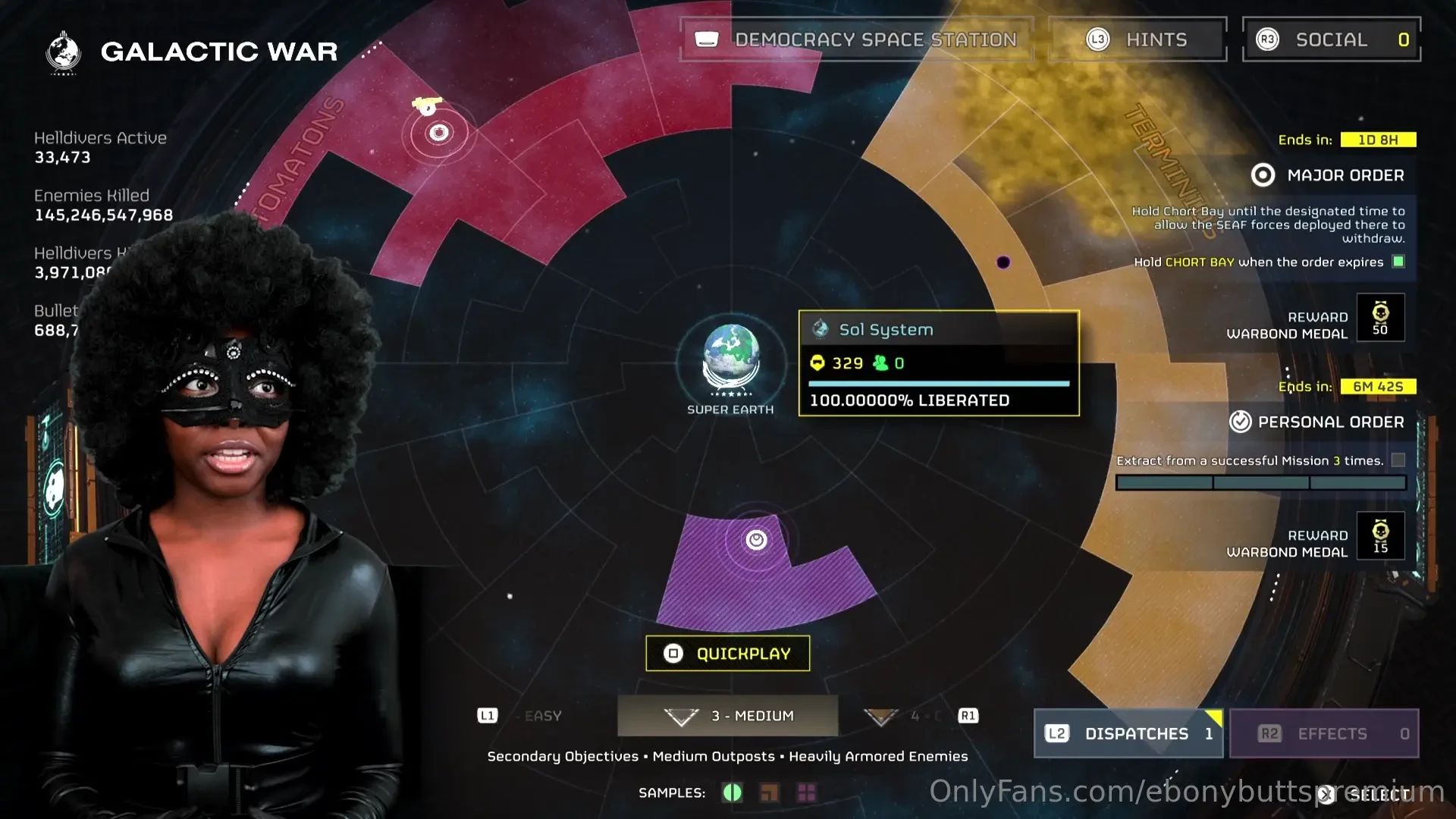
Task: Click the Galactic War globe icon
Action: pyautogui.click(x=63, y=51)
